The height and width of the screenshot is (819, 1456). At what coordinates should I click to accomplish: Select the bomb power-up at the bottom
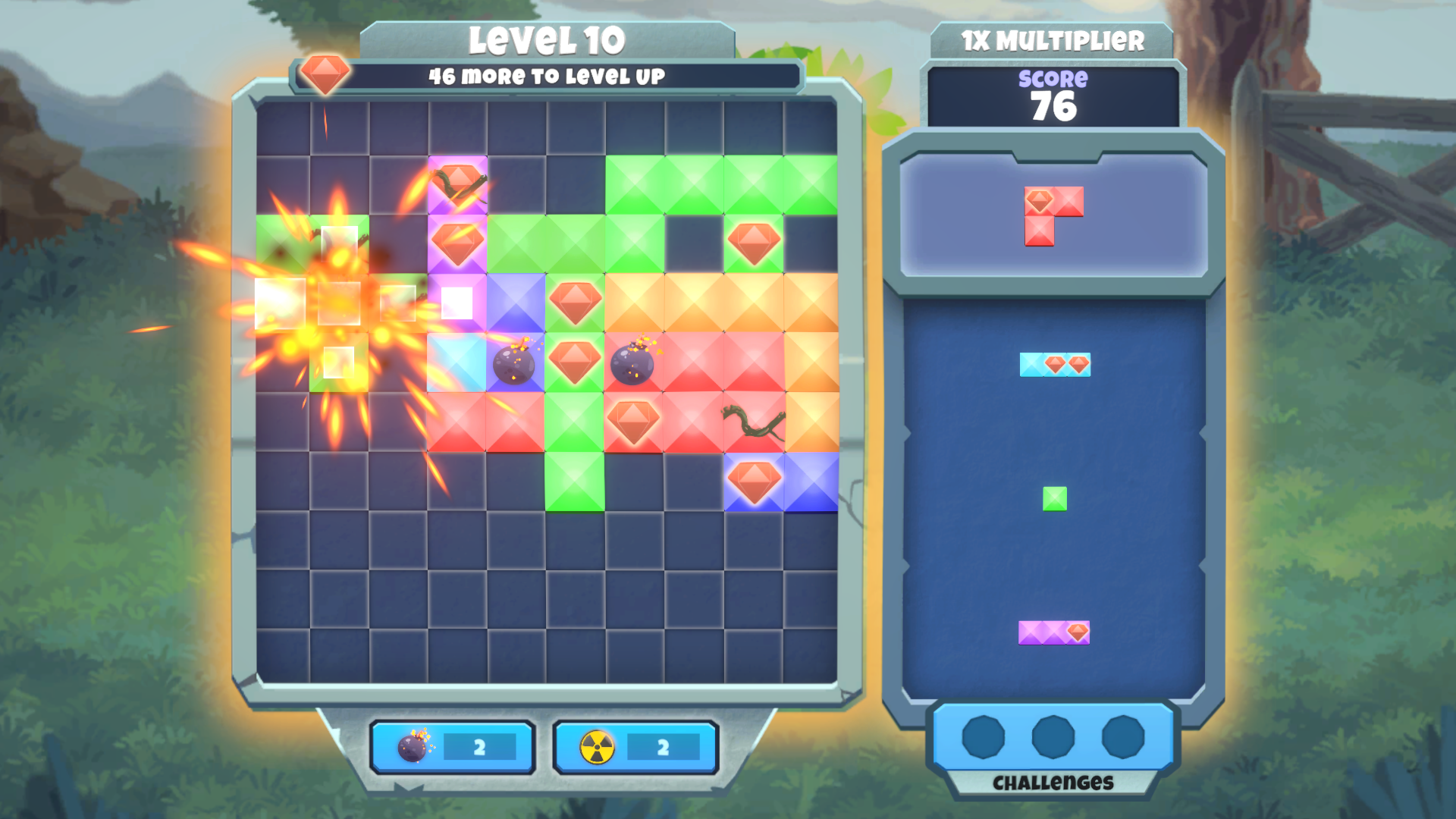[453, 747]
